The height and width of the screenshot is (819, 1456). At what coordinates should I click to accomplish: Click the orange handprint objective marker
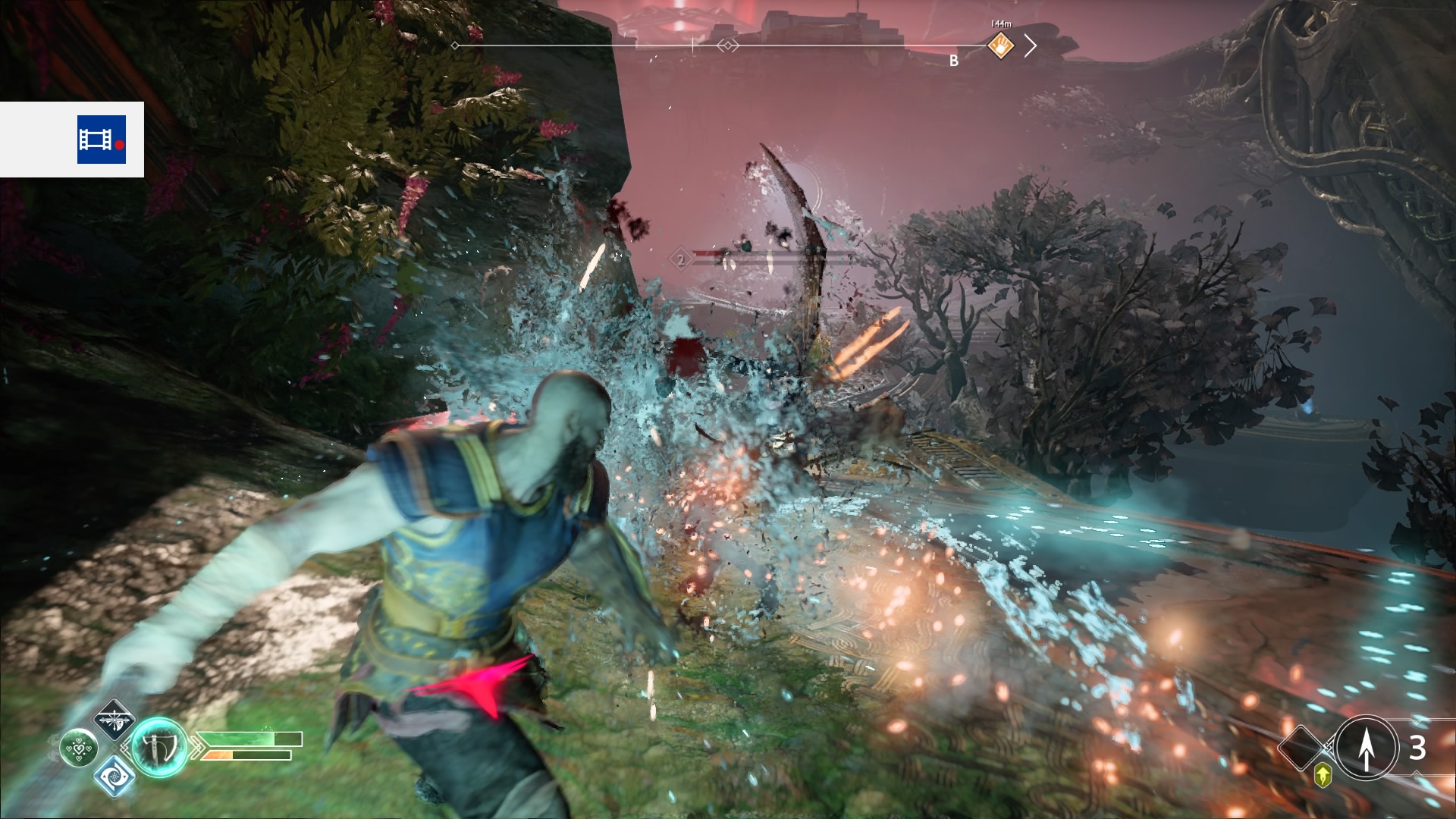click(x=1001, y=46)
